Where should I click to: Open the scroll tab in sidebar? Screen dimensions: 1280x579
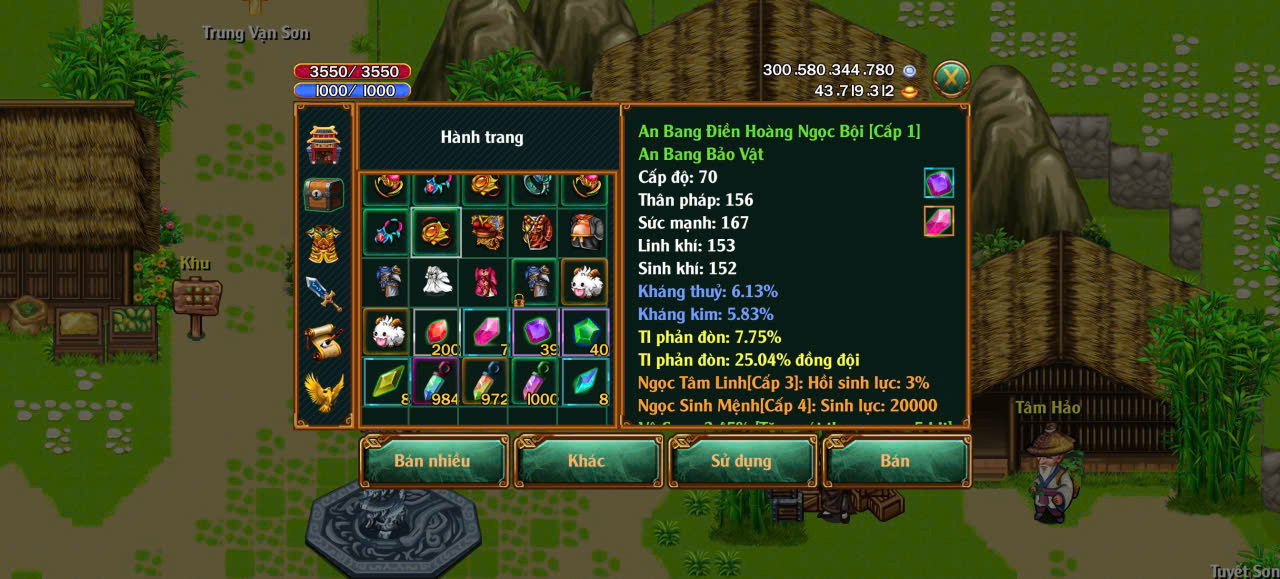tap(324, 342)
